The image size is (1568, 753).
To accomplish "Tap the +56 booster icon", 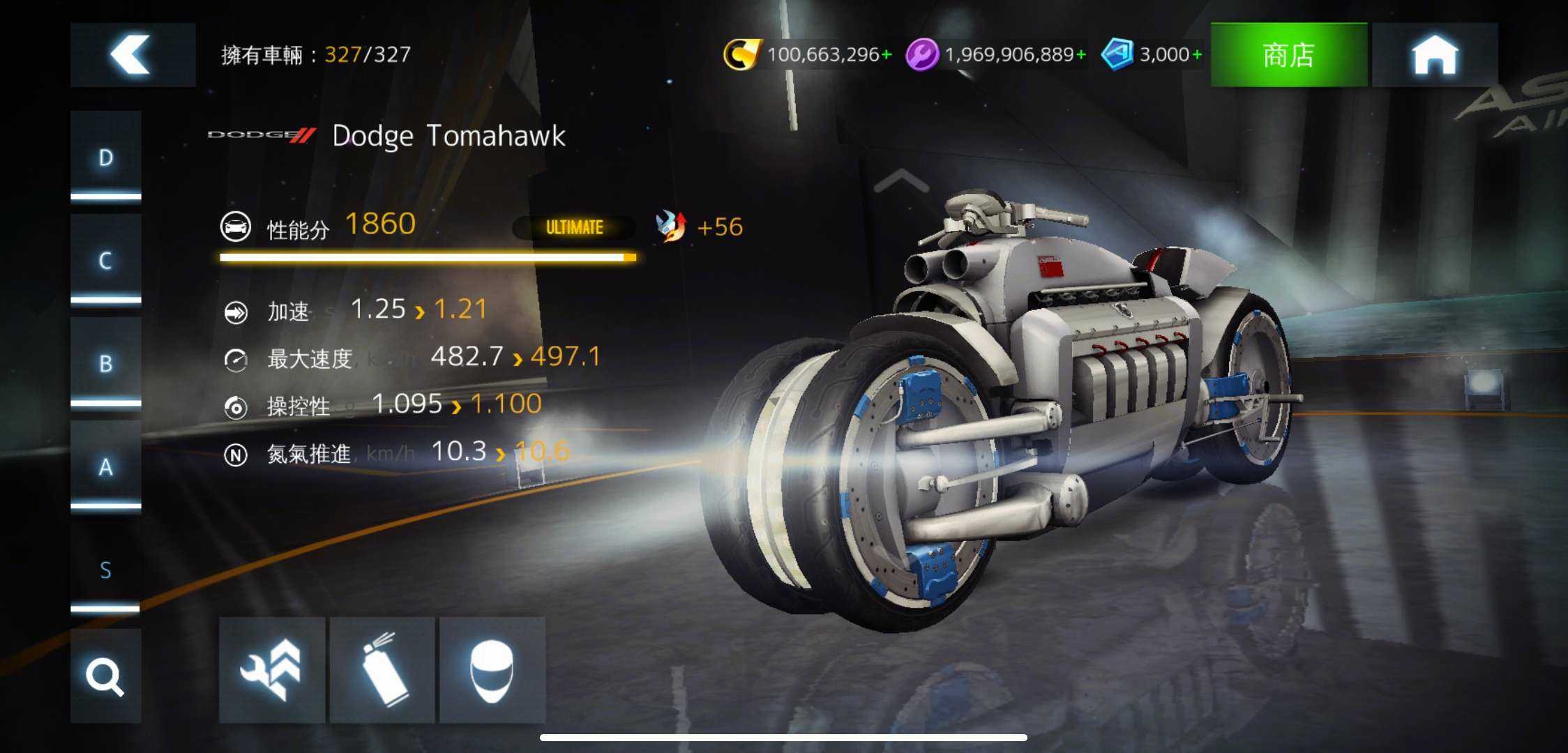I will coord(671,227).
